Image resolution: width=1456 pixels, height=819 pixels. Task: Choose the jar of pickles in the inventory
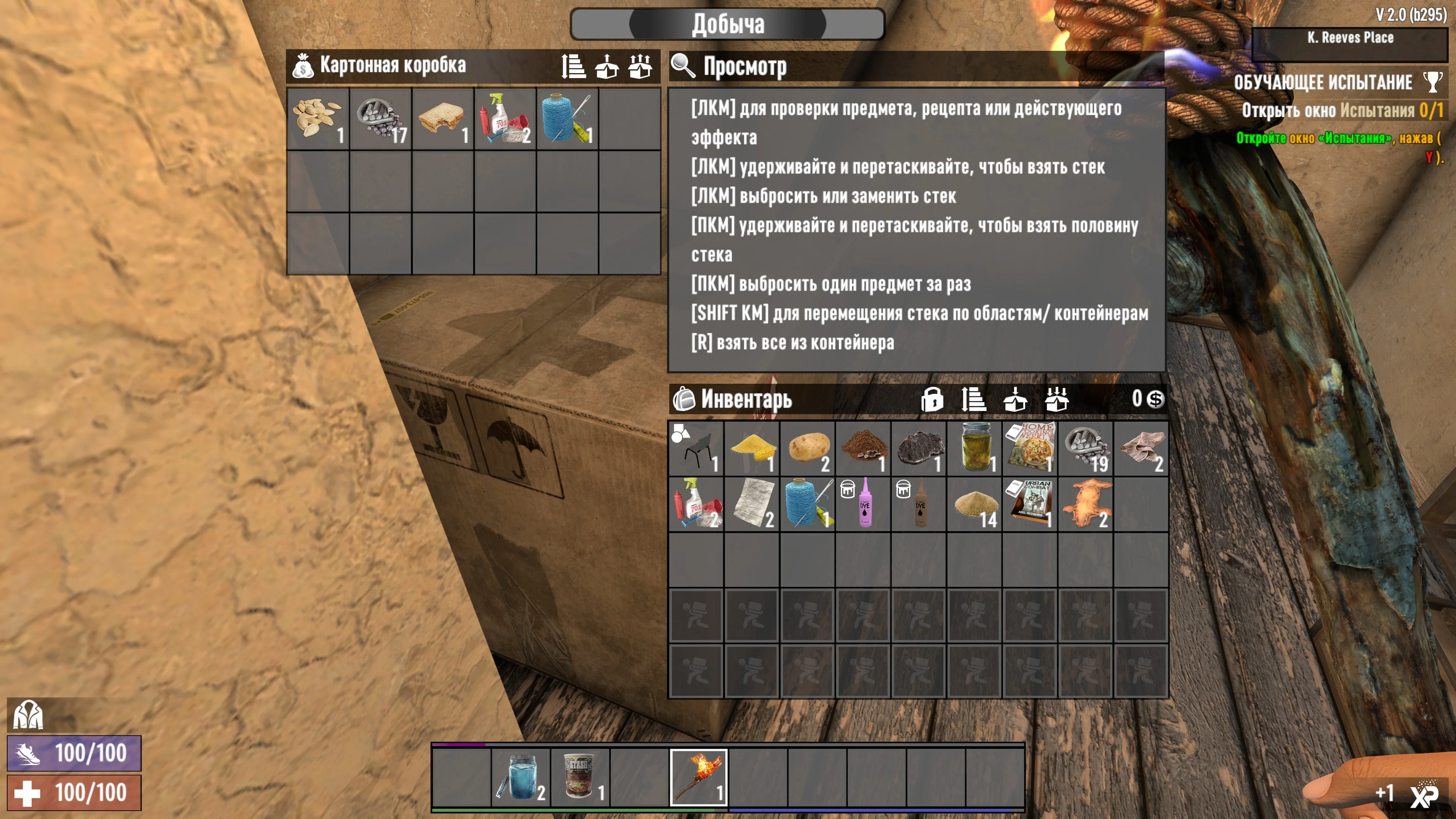[974, 448]
